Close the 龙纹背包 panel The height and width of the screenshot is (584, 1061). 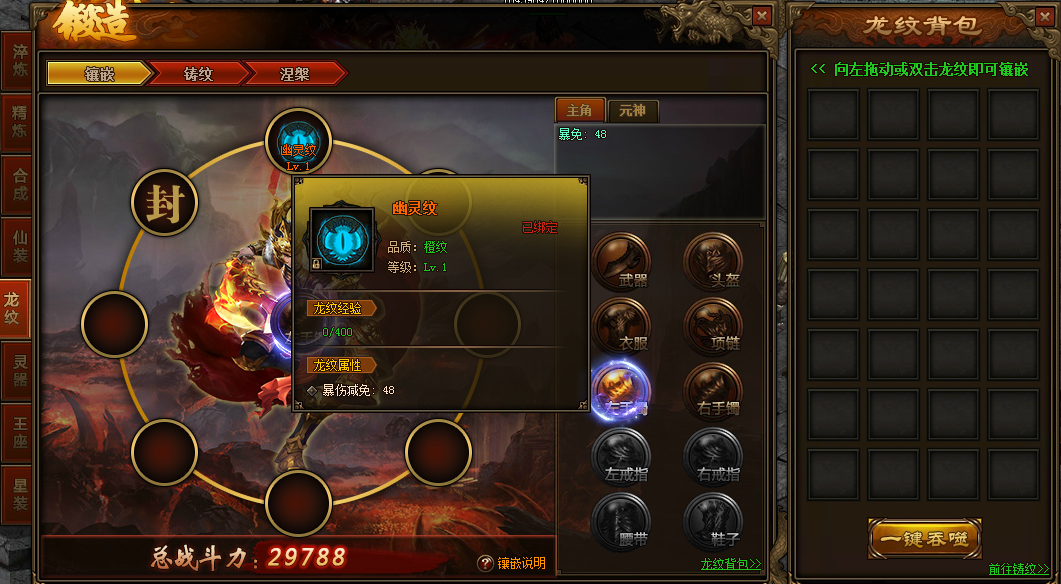[x=1044, y=16]
